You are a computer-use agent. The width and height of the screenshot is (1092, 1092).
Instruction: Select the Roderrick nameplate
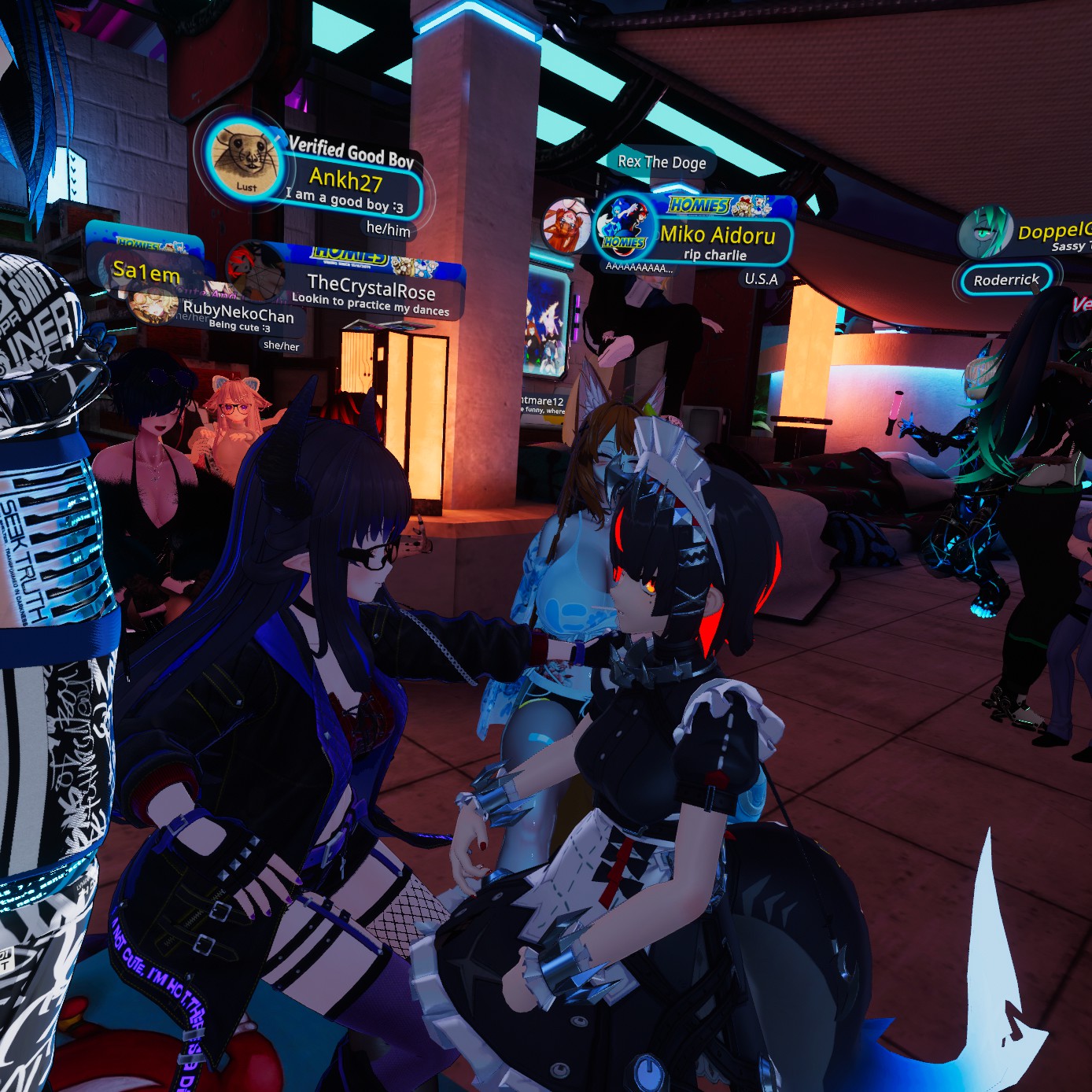click(x=1006, y=280)
